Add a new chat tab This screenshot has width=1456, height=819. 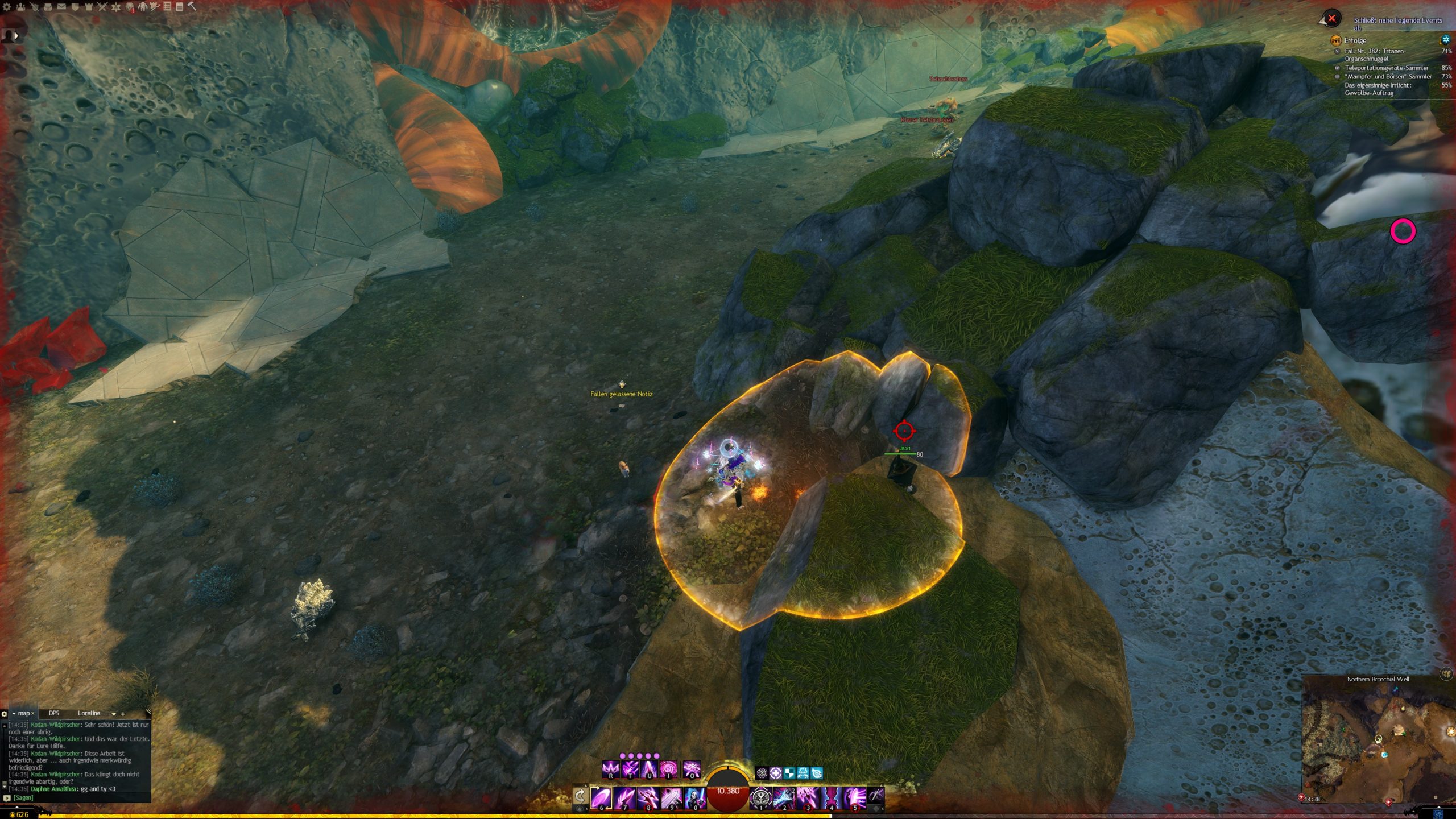123,714
